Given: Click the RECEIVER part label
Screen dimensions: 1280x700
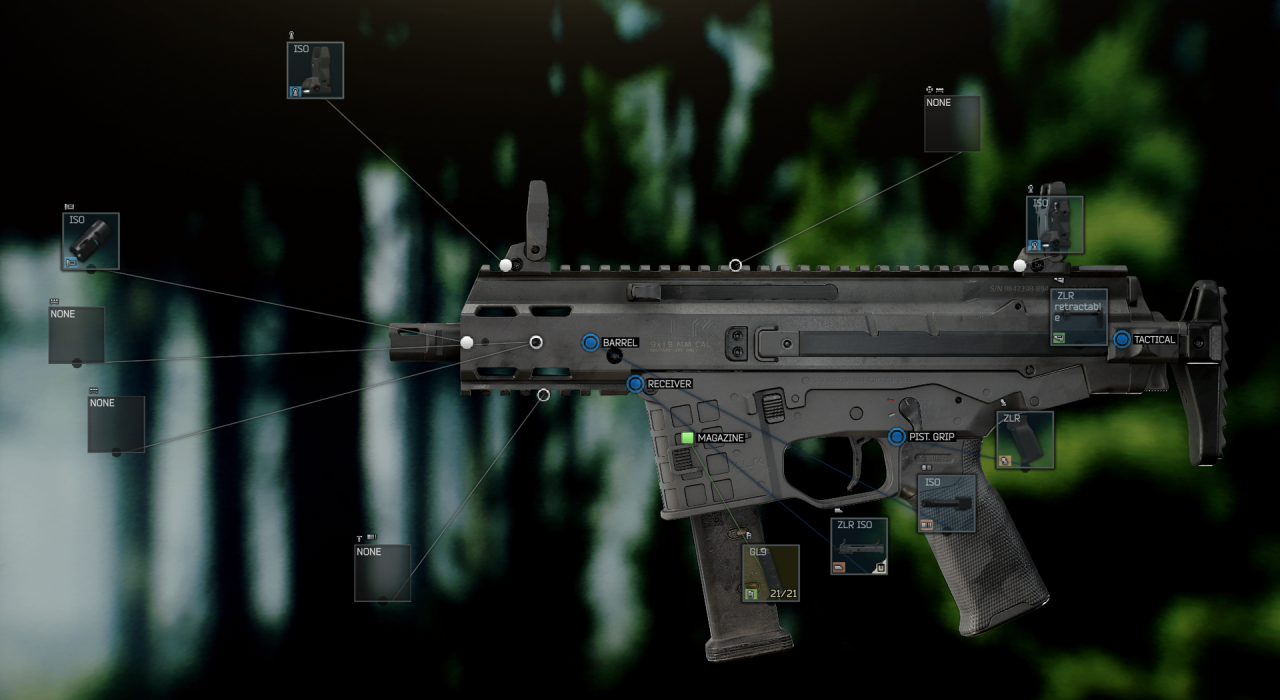Looking at the screenshot, I should point(668,384).
